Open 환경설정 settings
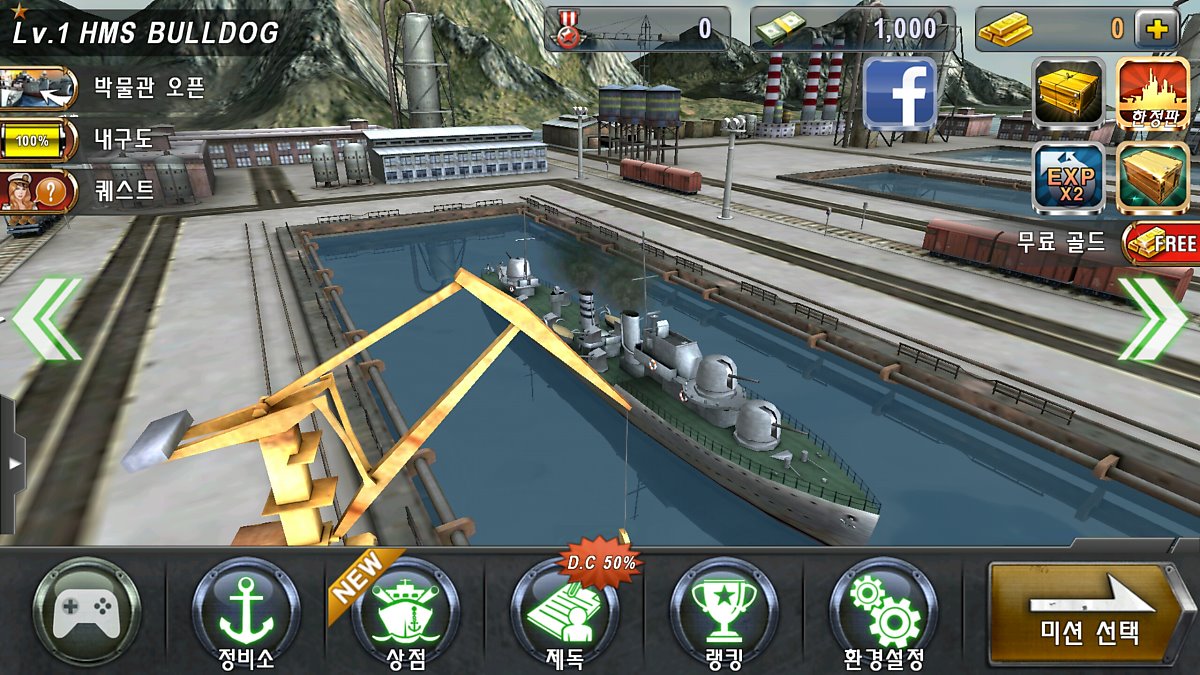The image size is (1200, 675). [883, 612]
